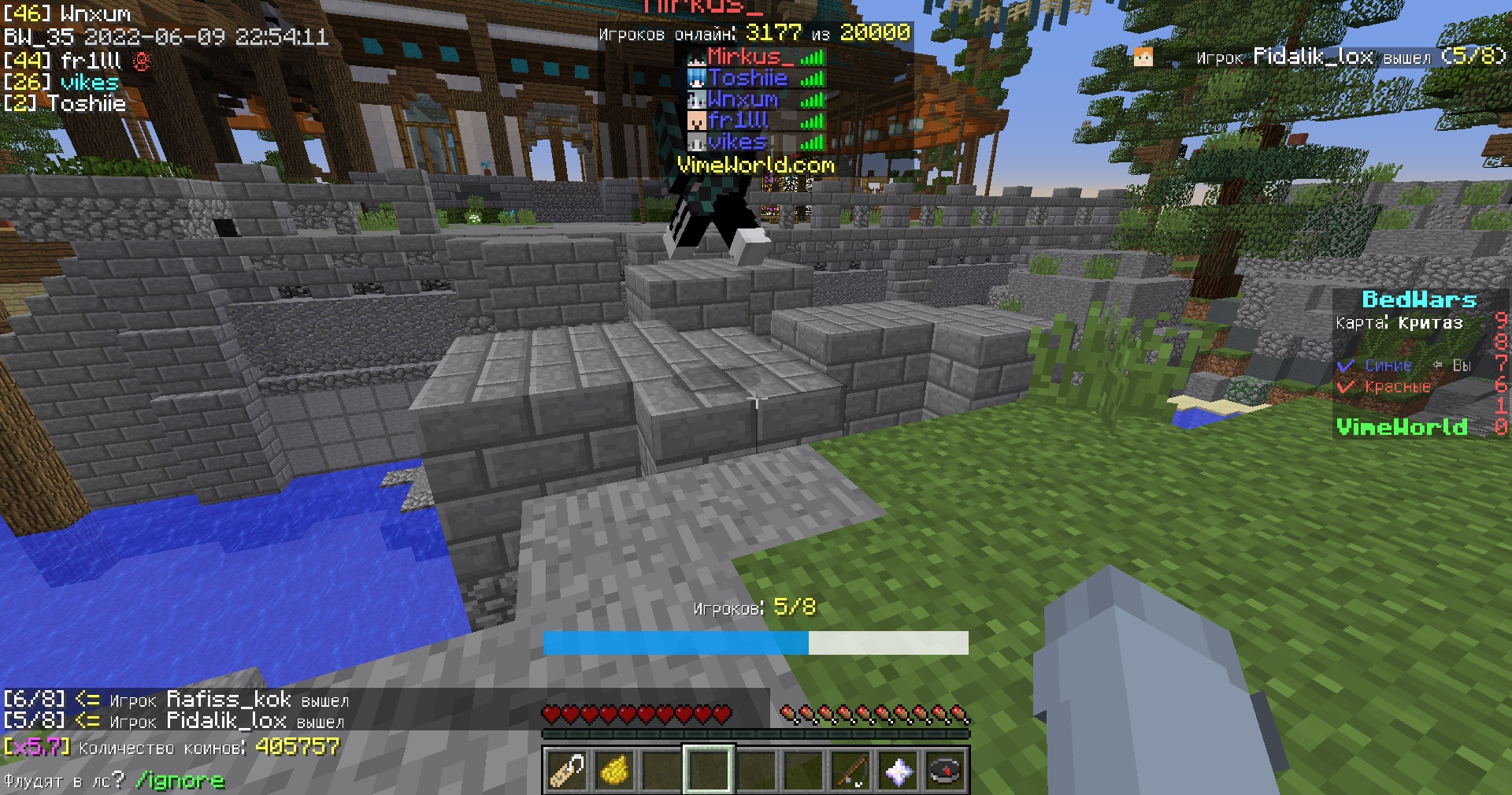Click vikes in the player tab list
The height and width of the screenshot is (795, 1512).
click(x=736, y=142)
